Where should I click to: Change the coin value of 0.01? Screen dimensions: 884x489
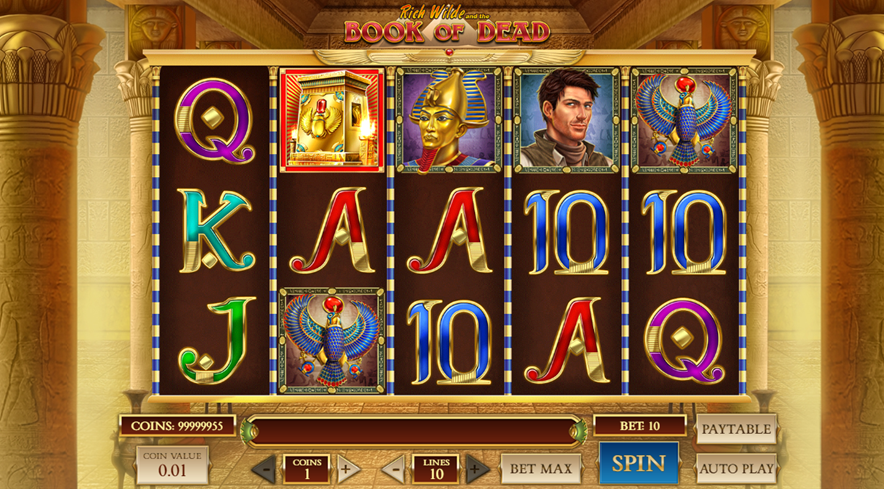[172, 465]
